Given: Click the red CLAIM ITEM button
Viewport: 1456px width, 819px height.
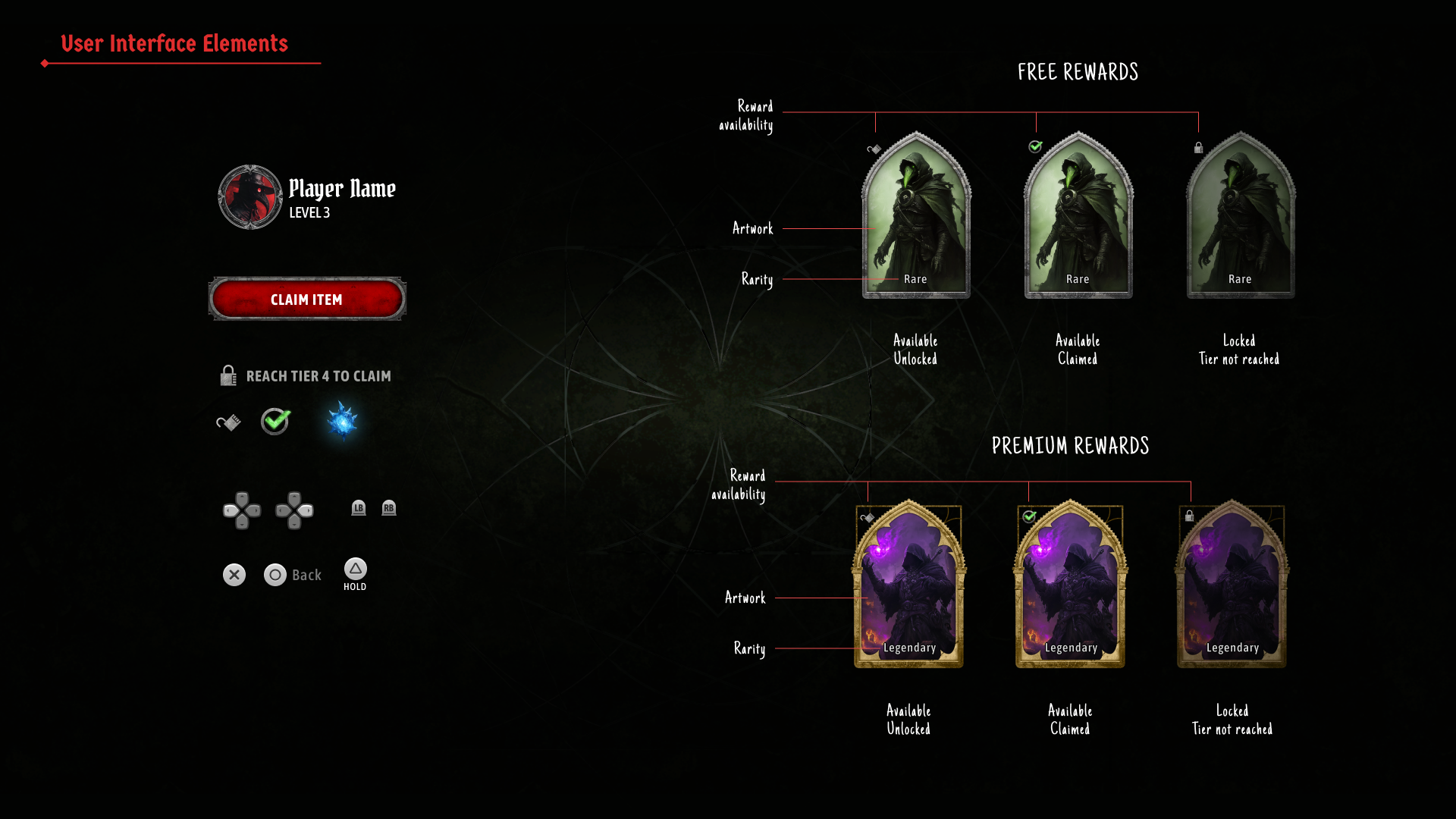Looking at the screenshot, I should tap(307, 299).
